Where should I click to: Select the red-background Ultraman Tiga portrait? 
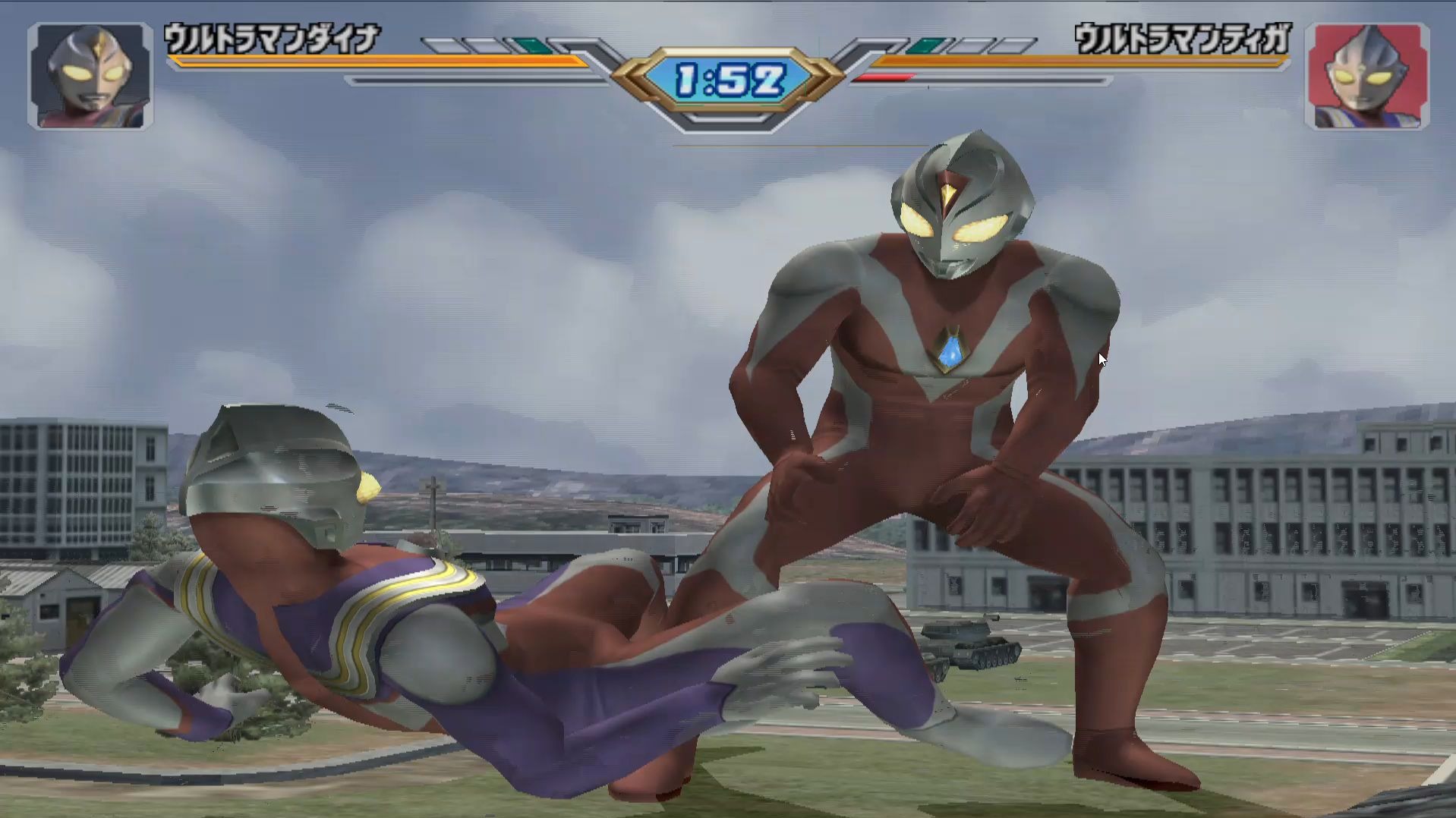point(1366,76)
